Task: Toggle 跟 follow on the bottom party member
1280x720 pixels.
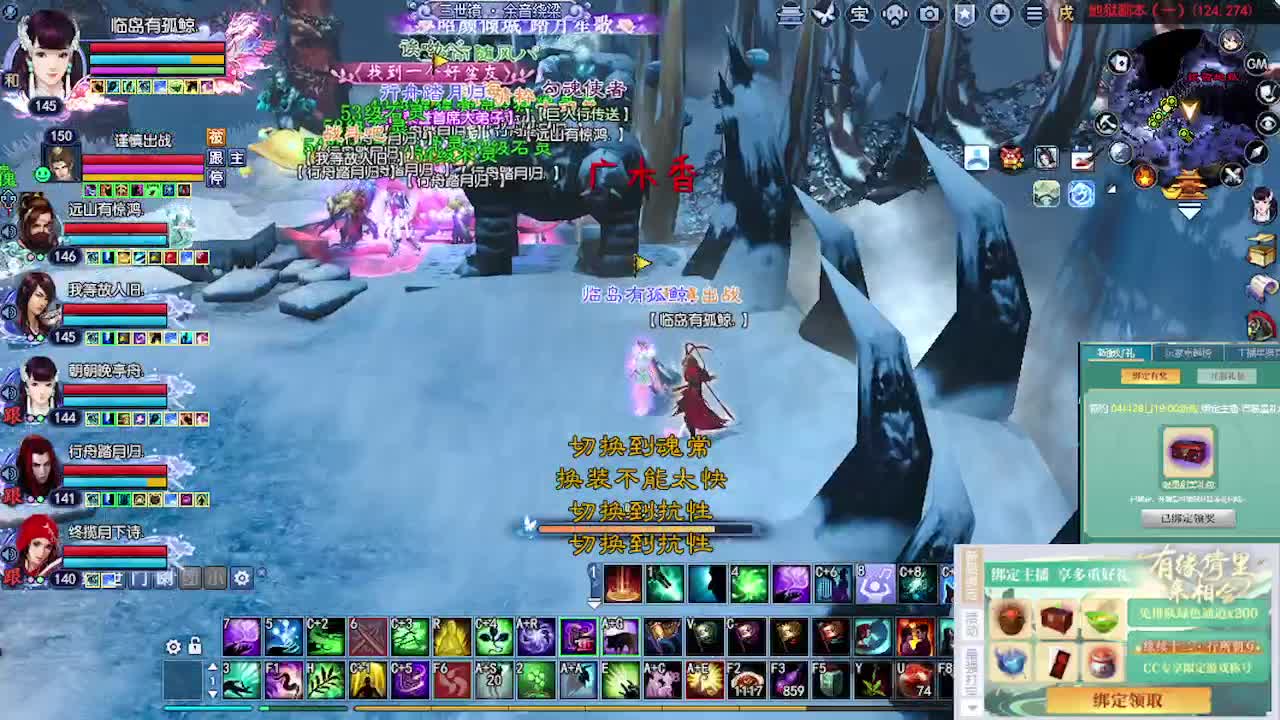Action: [11, 579]
